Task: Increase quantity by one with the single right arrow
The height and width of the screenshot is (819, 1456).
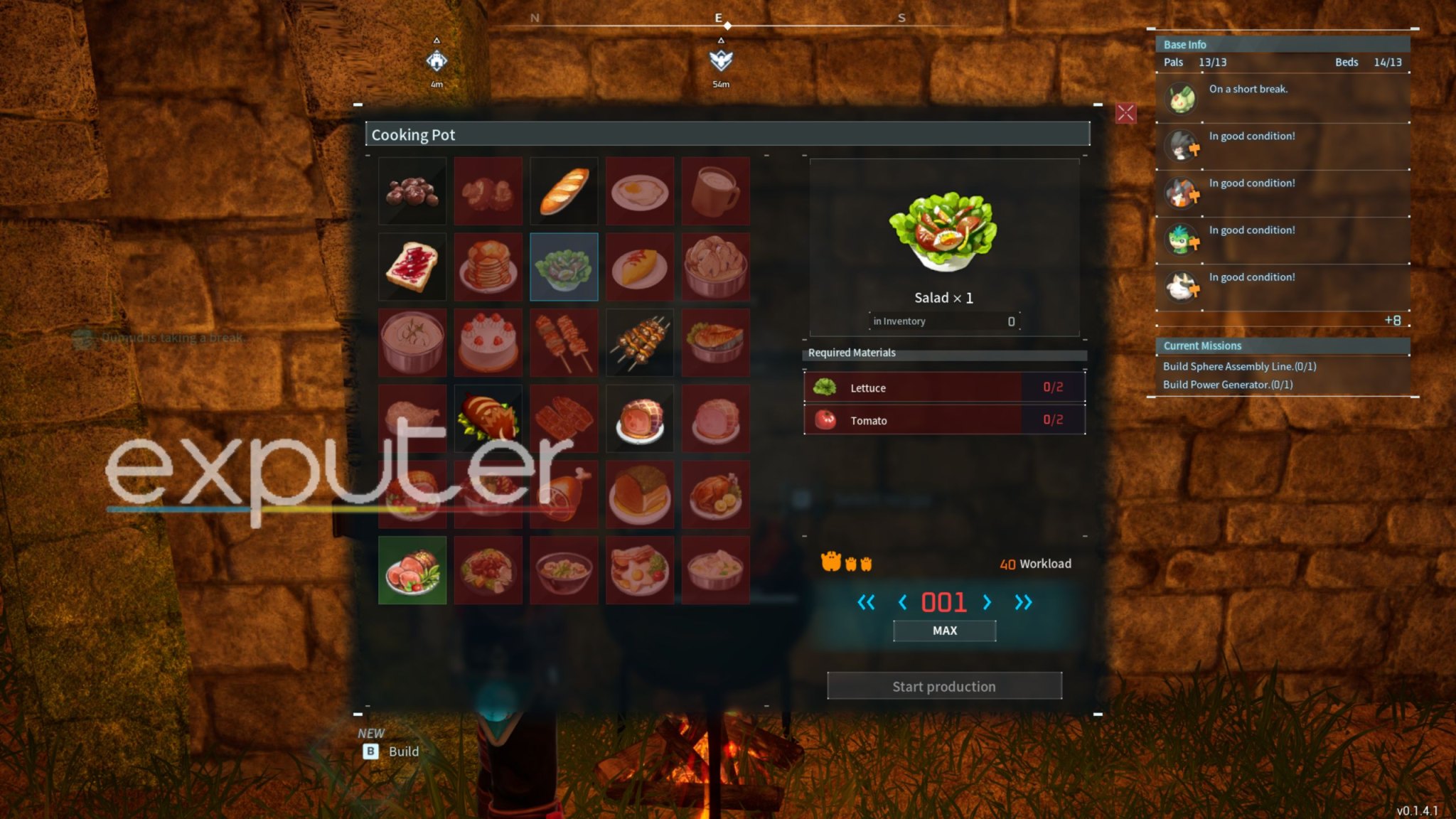Action: 987,603
